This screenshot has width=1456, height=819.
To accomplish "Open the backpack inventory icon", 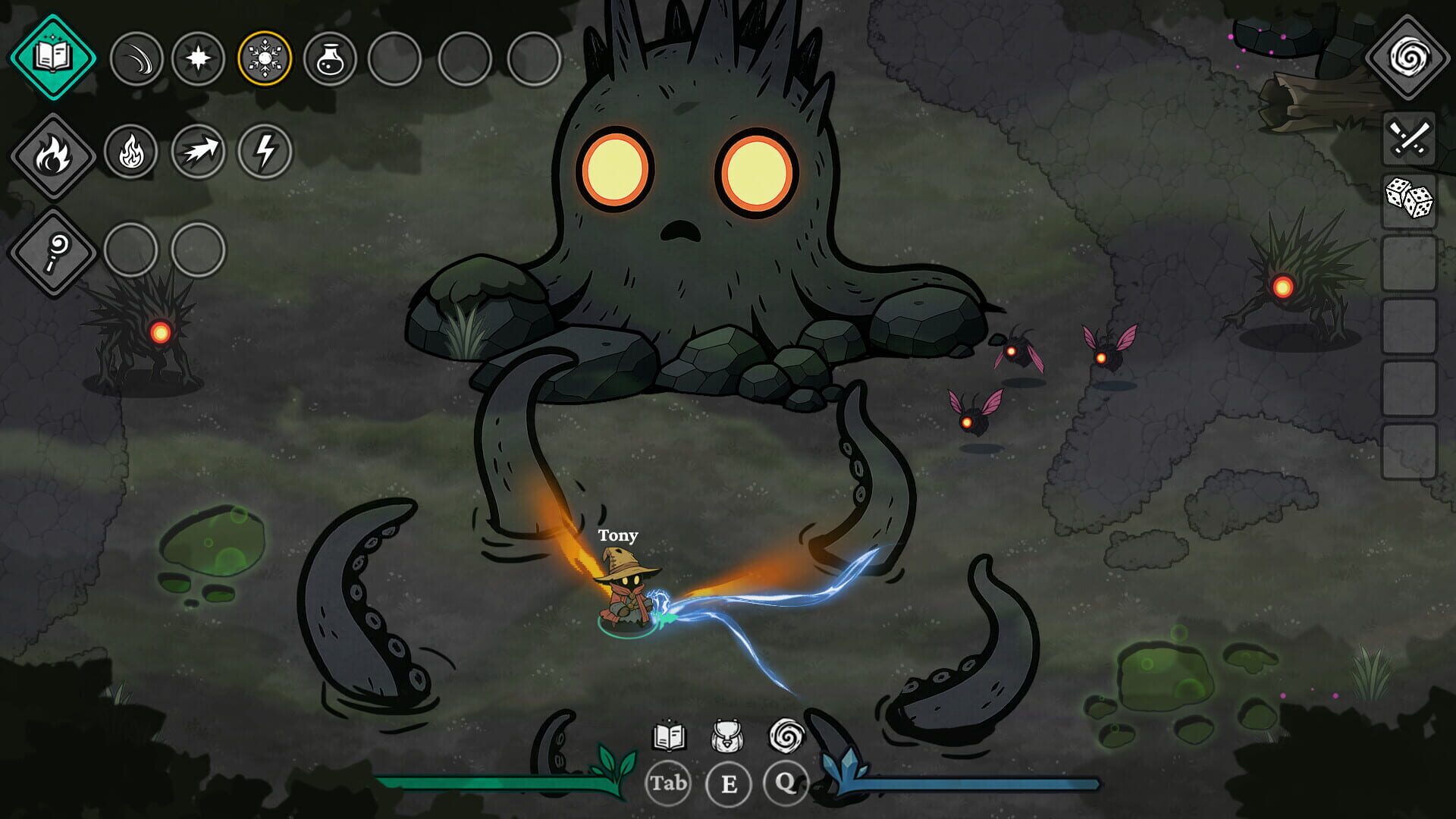I will (x=726, y=736).
